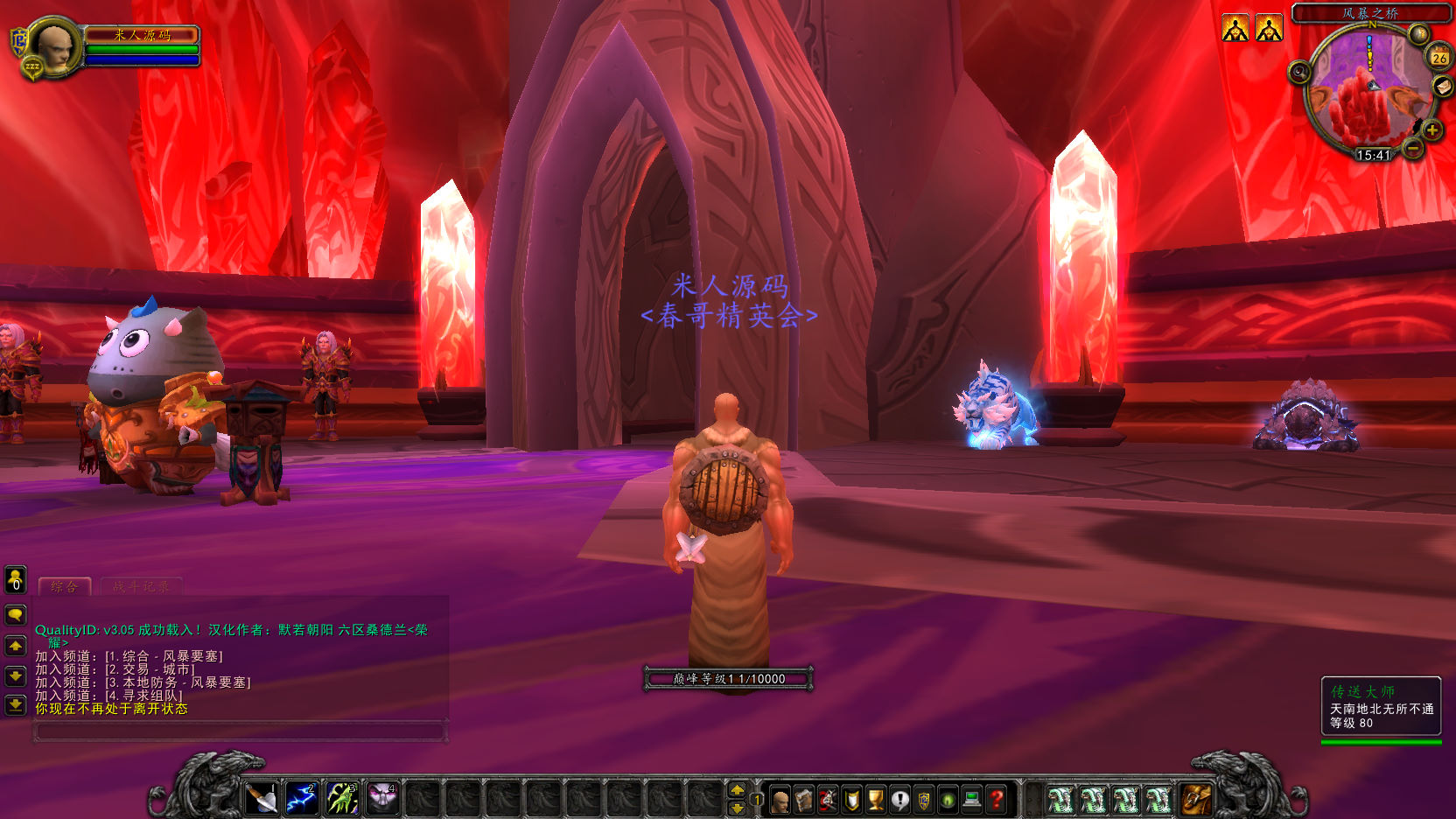Open the chat speech bubble menu

[x=16, y=615]
